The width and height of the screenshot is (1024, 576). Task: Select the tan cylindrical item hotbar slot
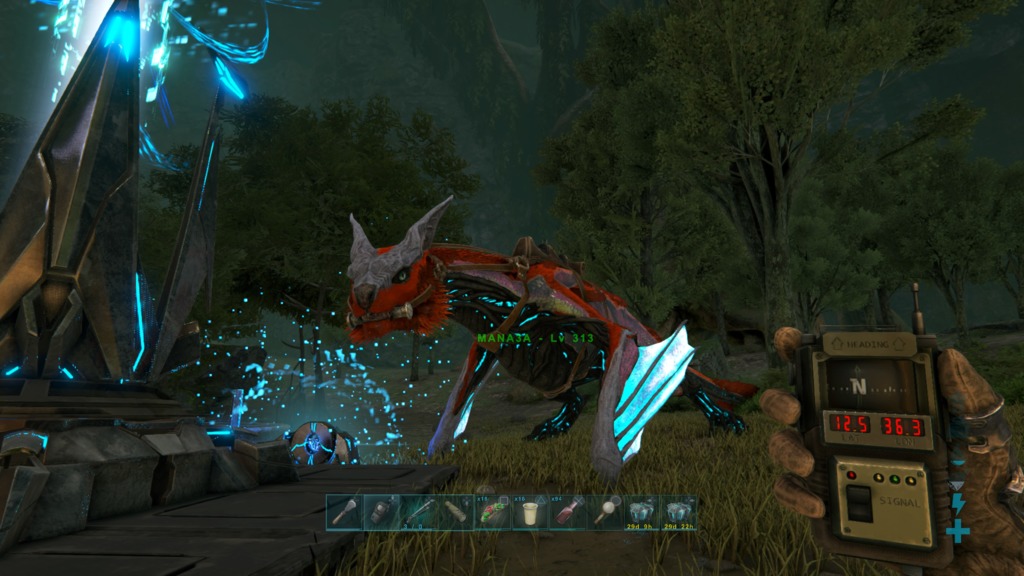(454, 513)
